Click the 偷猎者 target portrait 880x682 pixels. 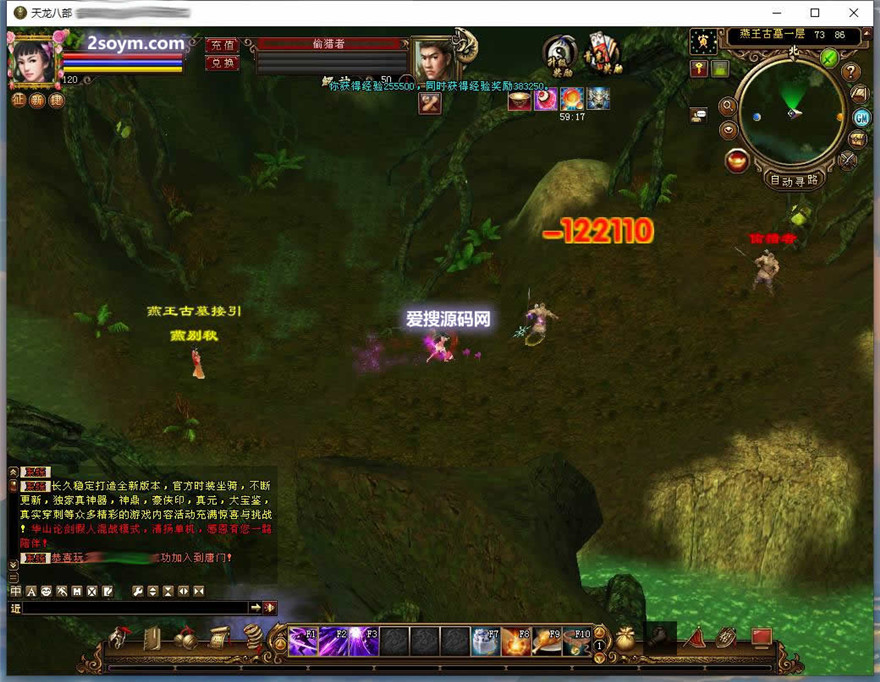[x=433, y=60]
